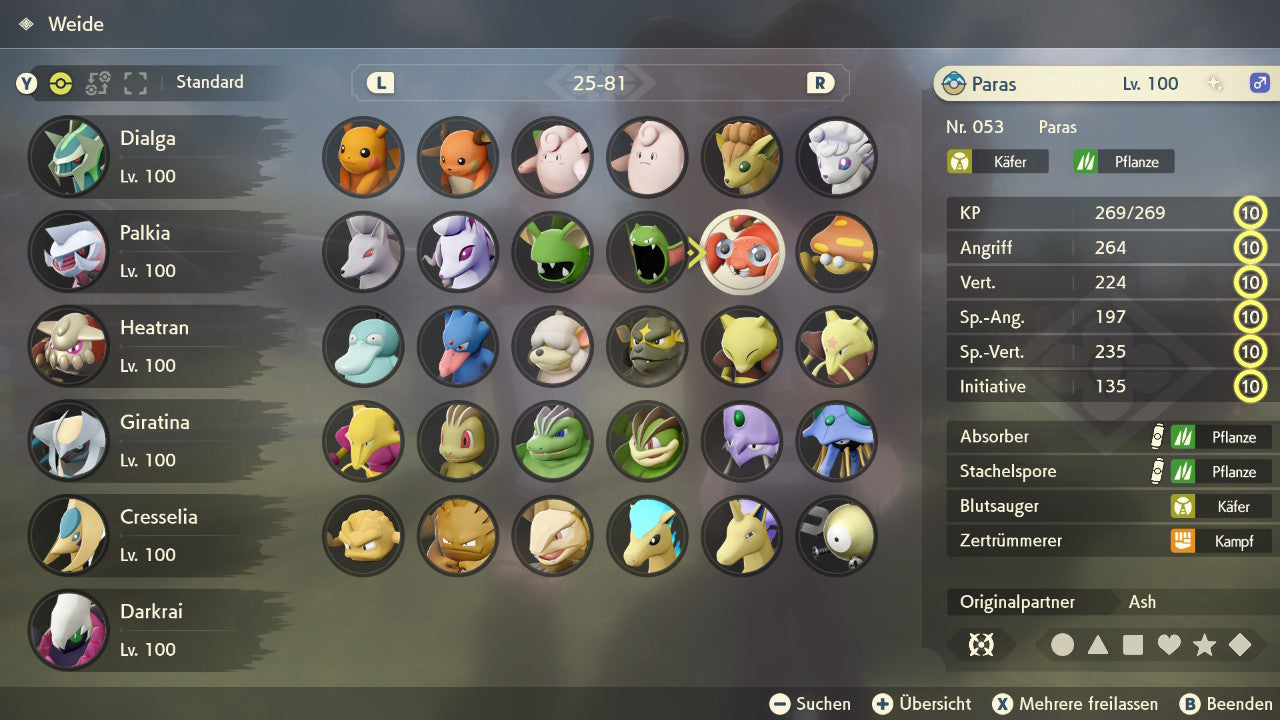
Task: Select the Parasect pasture slot
Action: point(837,252)
